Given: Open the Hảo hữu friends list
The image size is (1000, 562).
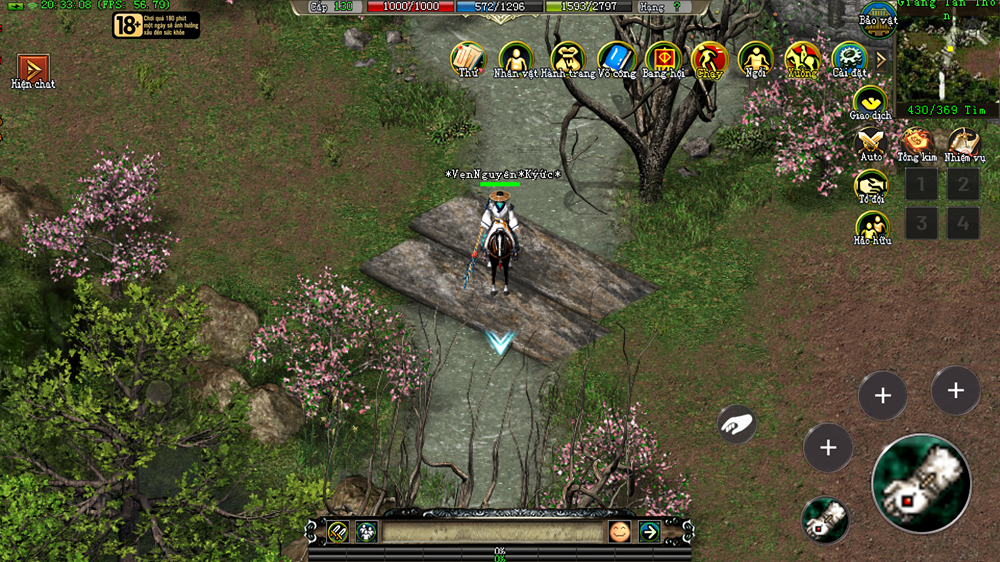Looking at the screenshot, I should 871,226.
